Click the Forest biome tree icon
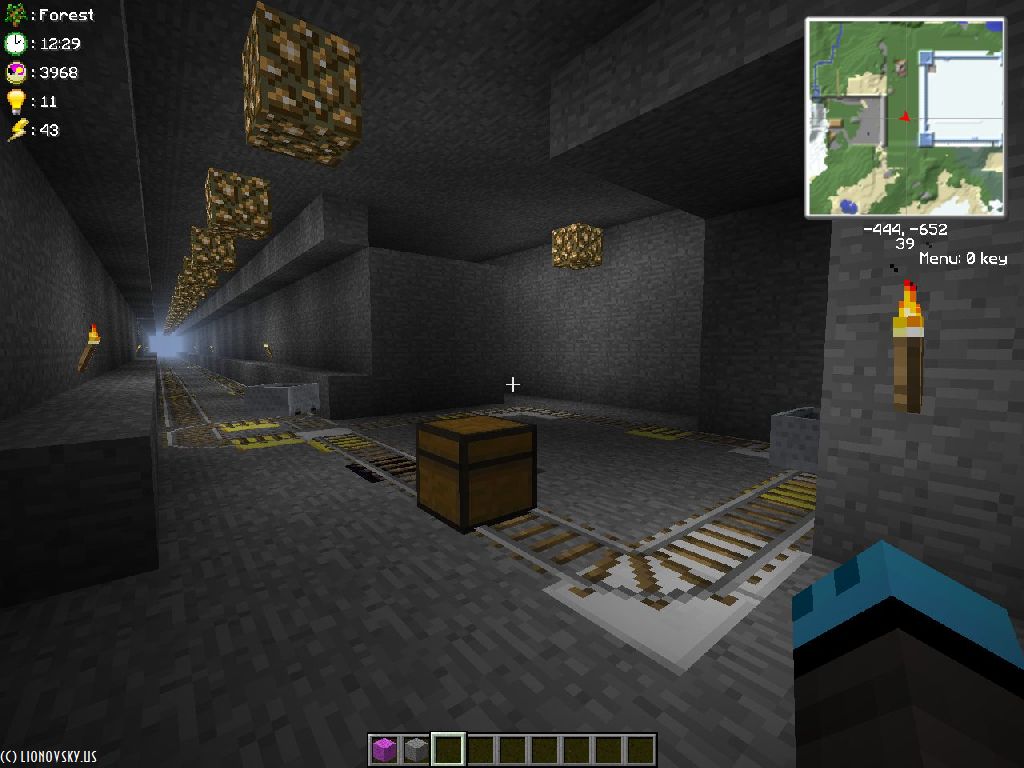 pos(15,15)
